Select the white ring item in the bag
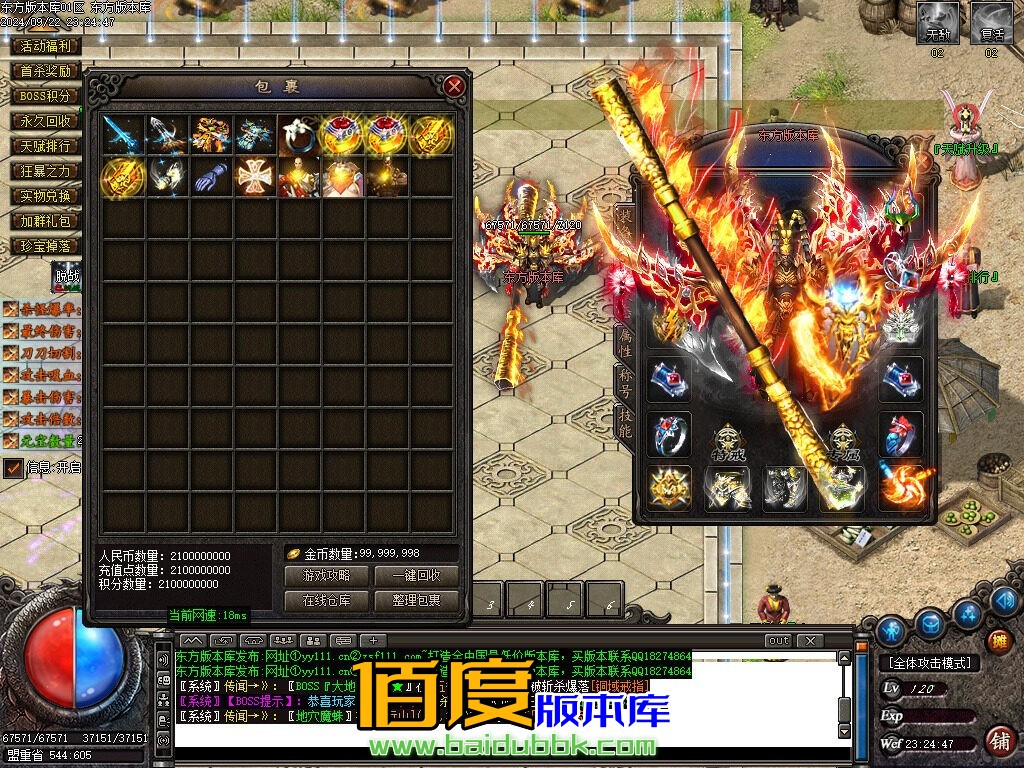The width and height of the screenshot is (1024, 768). click(299, 133)
